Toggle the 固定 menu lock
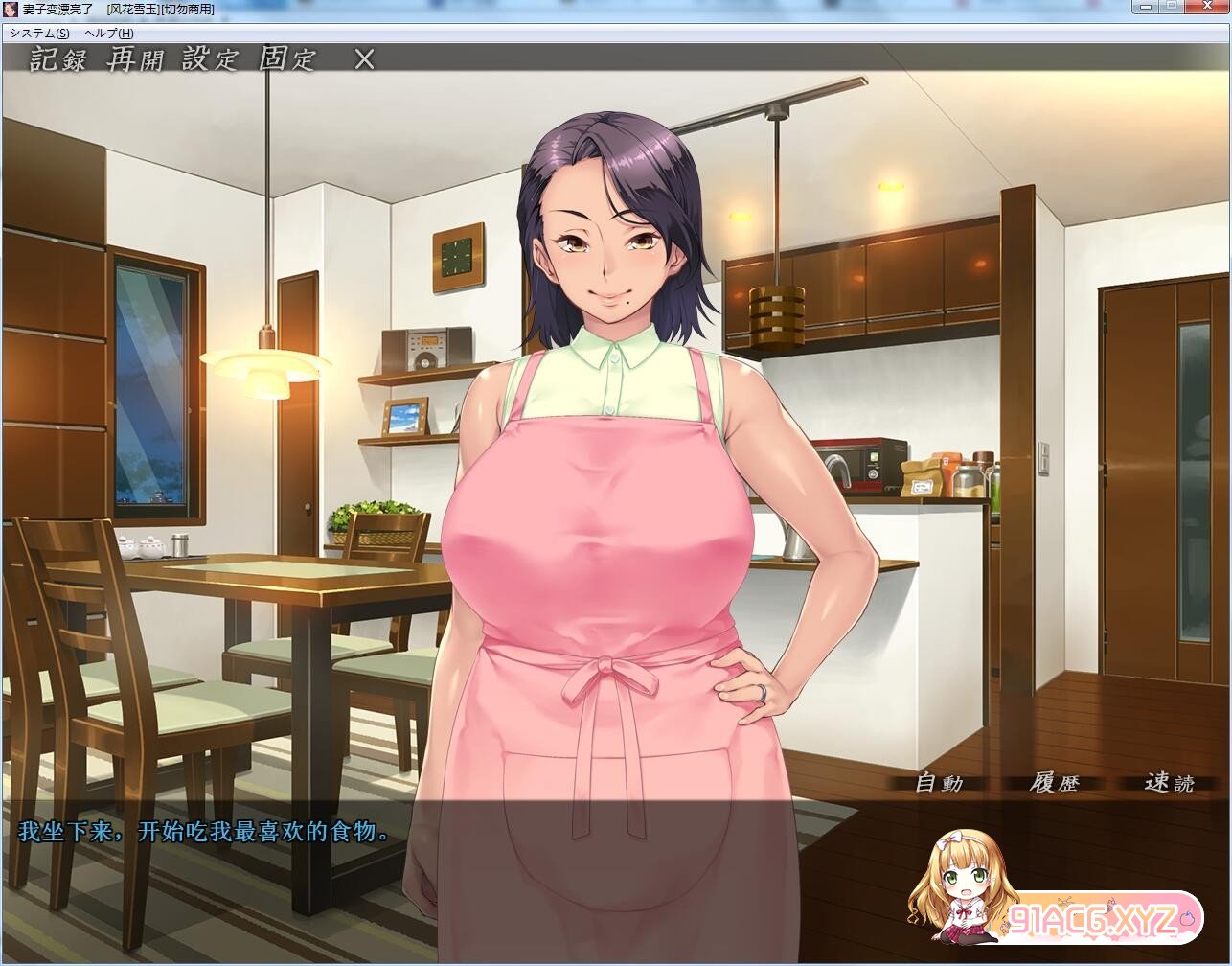 pyautogui.click(x=286, y=59)
